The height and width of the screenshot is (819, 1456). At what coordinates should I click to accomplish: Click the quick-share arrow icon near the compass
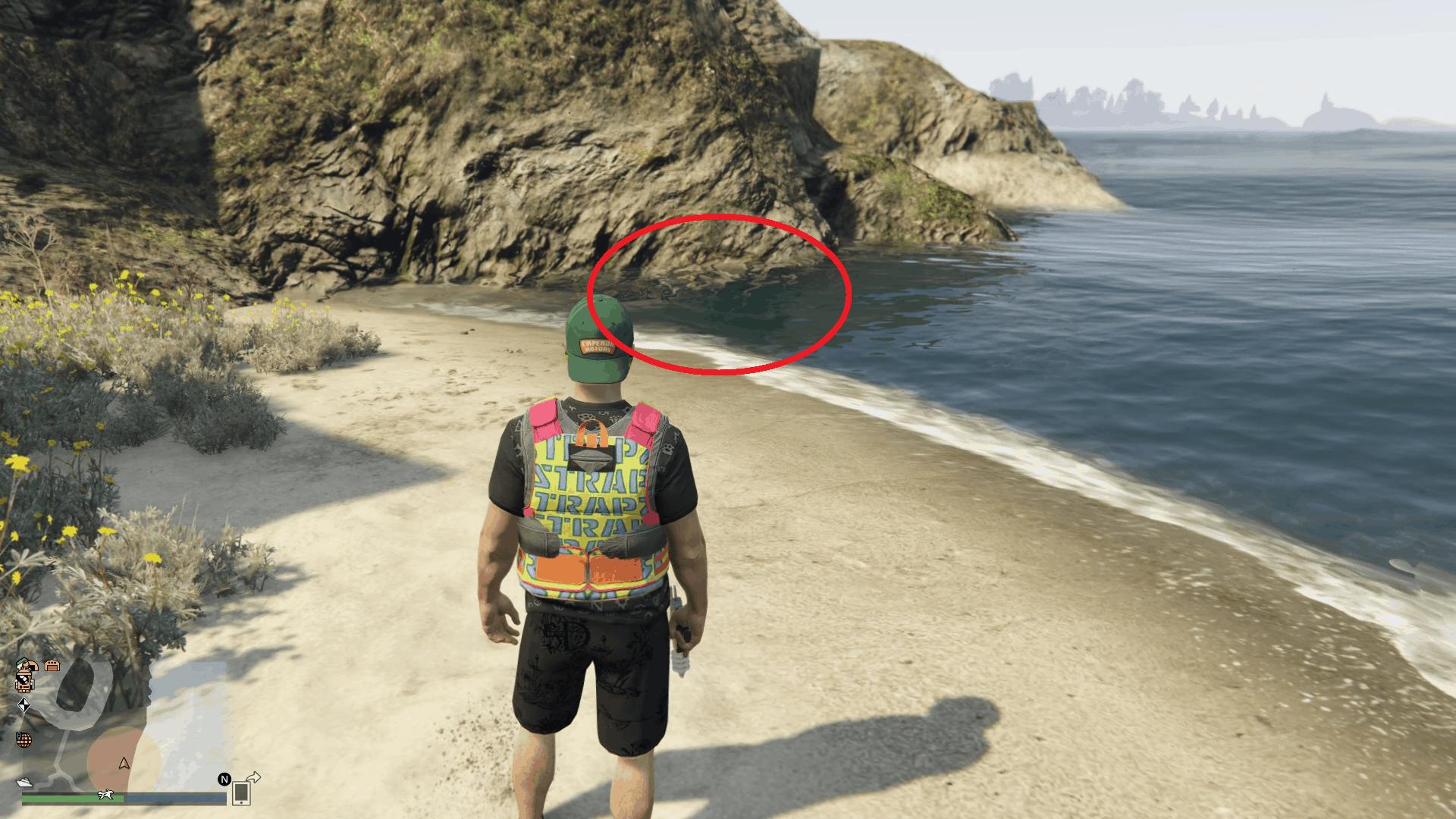coord(253,777)
